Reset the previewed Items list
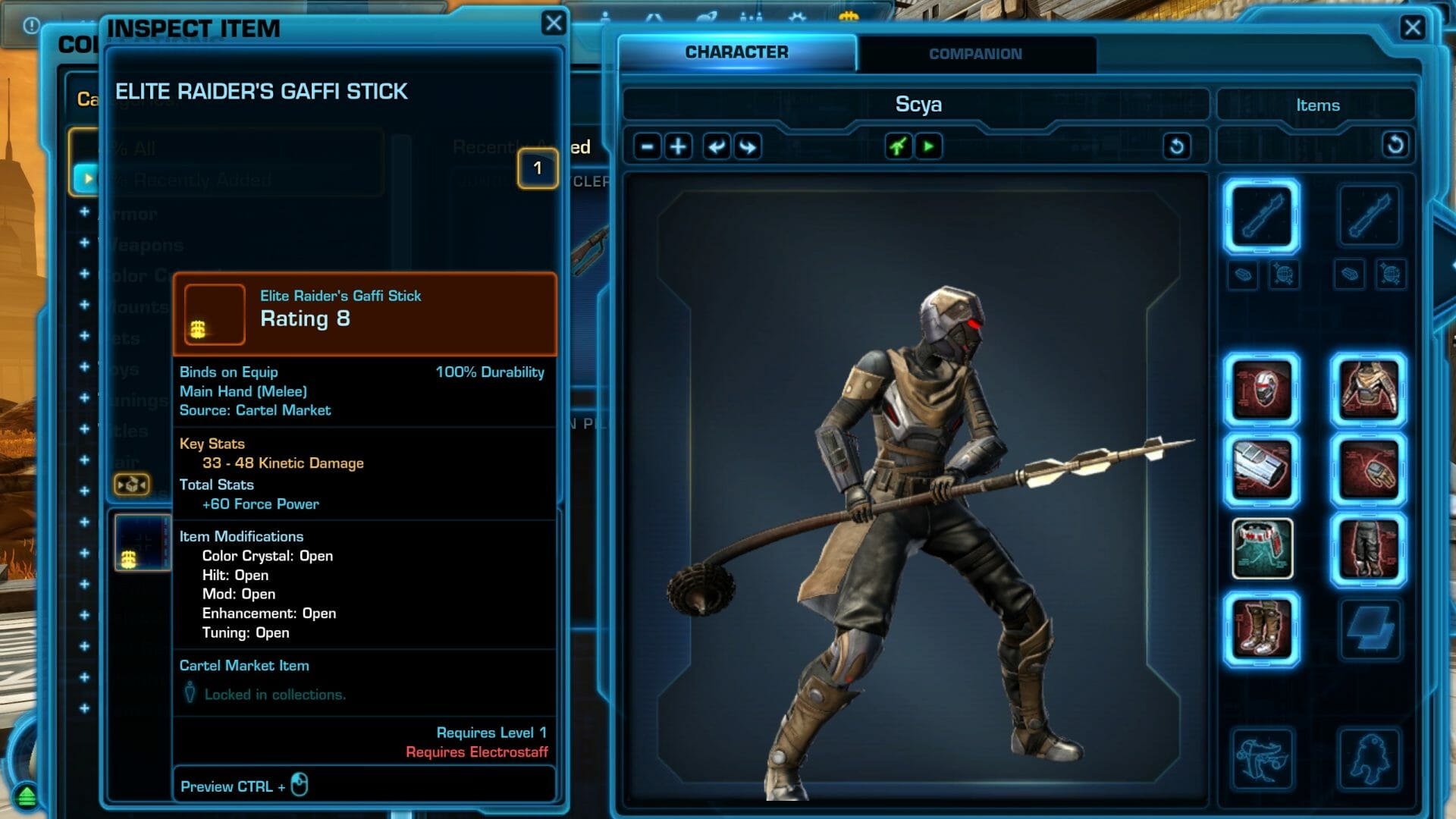 [1395, 145]
